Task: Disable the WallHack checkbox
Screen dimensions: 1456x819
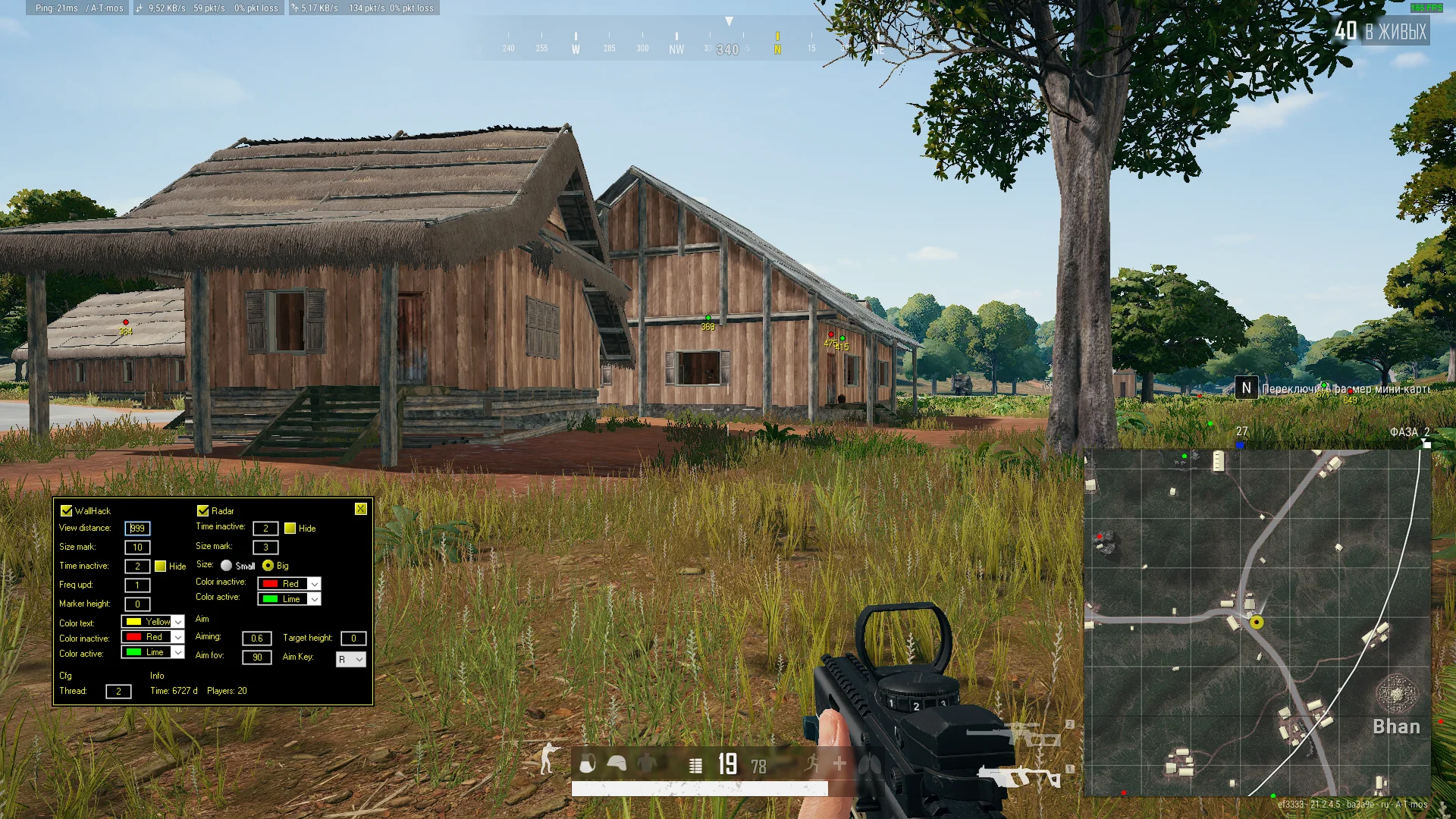Action: (x=66, y=510)
